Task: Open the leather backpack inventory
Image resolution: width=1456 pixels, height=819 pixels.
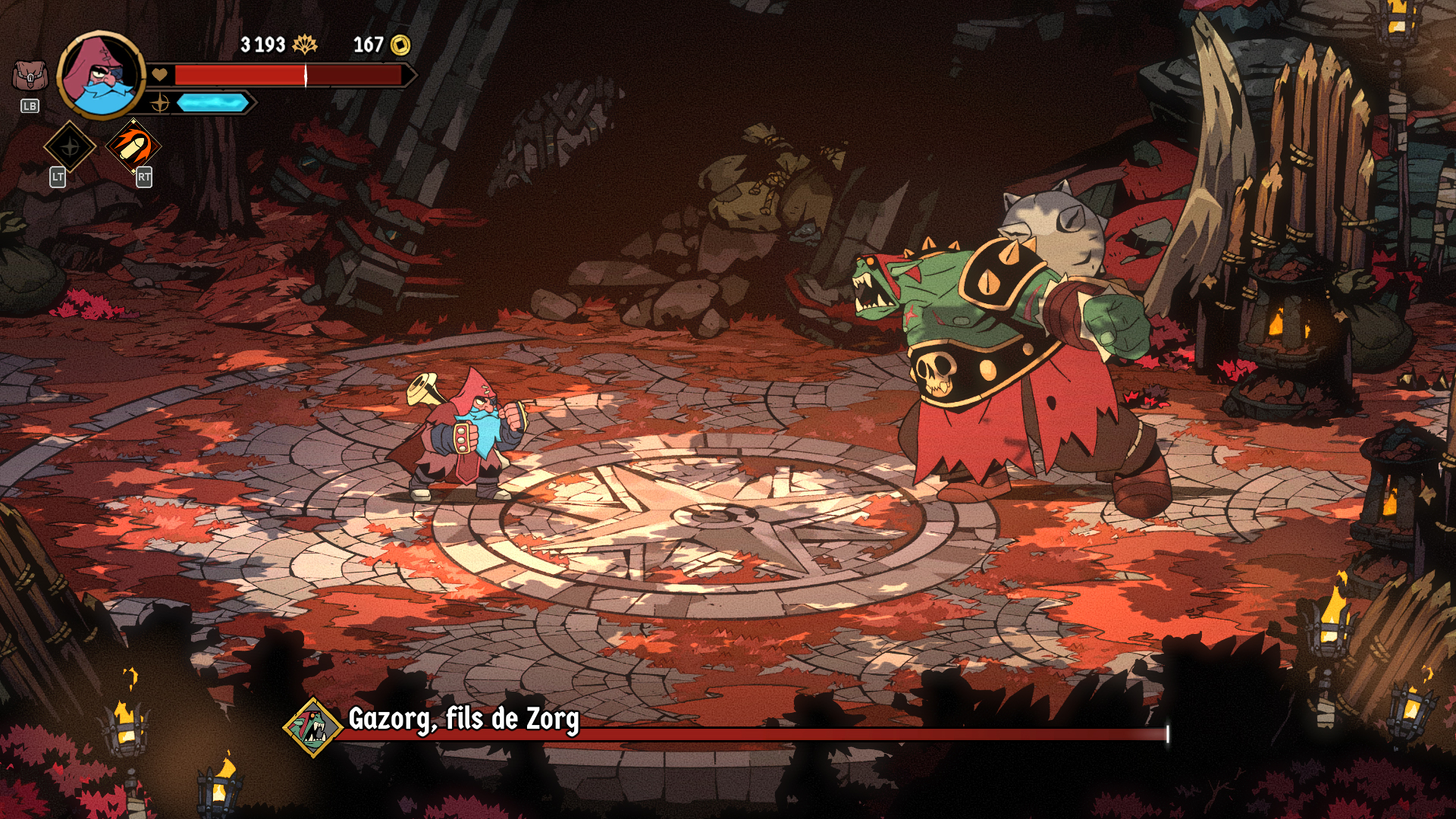Action: pyautogui.click(x=30, y=77)
